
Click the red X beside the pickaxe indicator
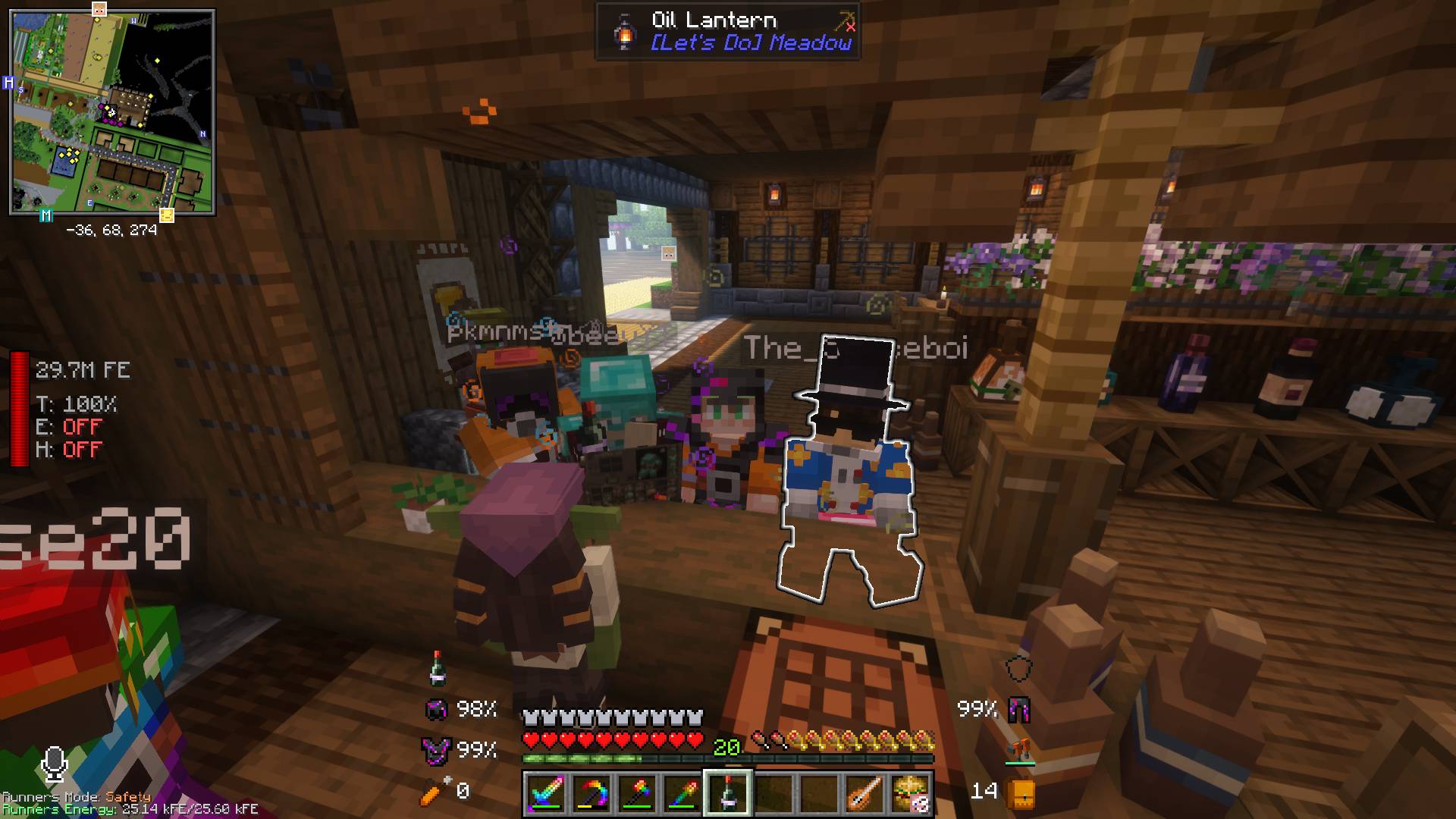(851, 28)
